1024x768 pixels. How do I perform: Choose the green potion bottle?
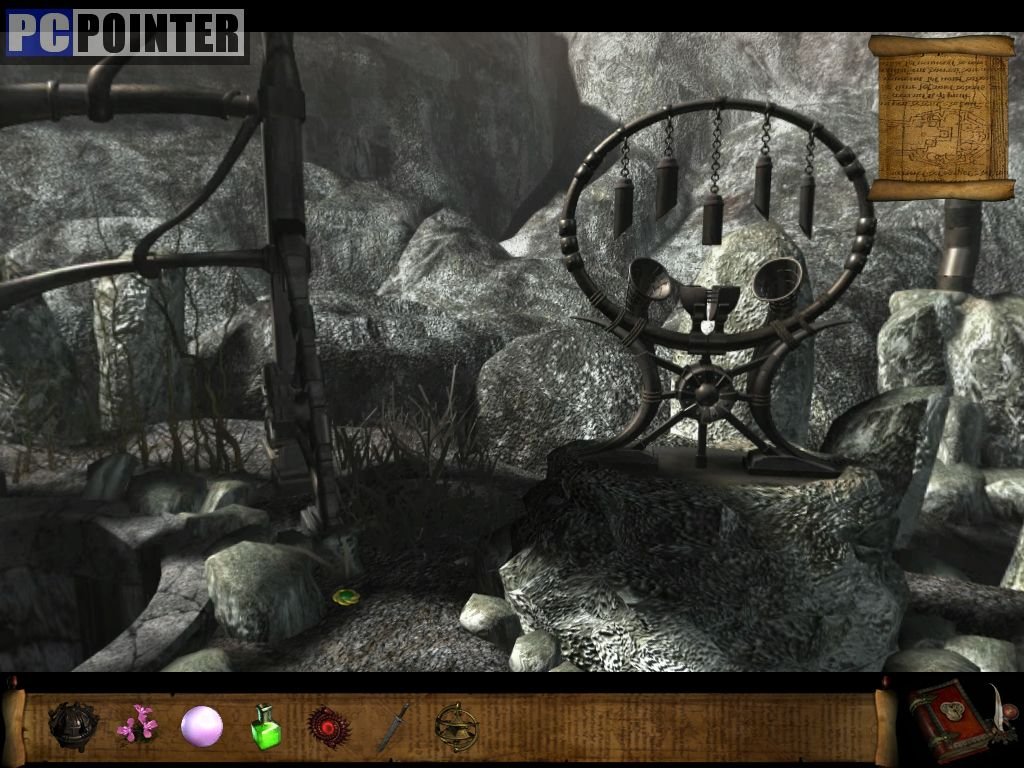pyautogui.click(x=265, y=727)
